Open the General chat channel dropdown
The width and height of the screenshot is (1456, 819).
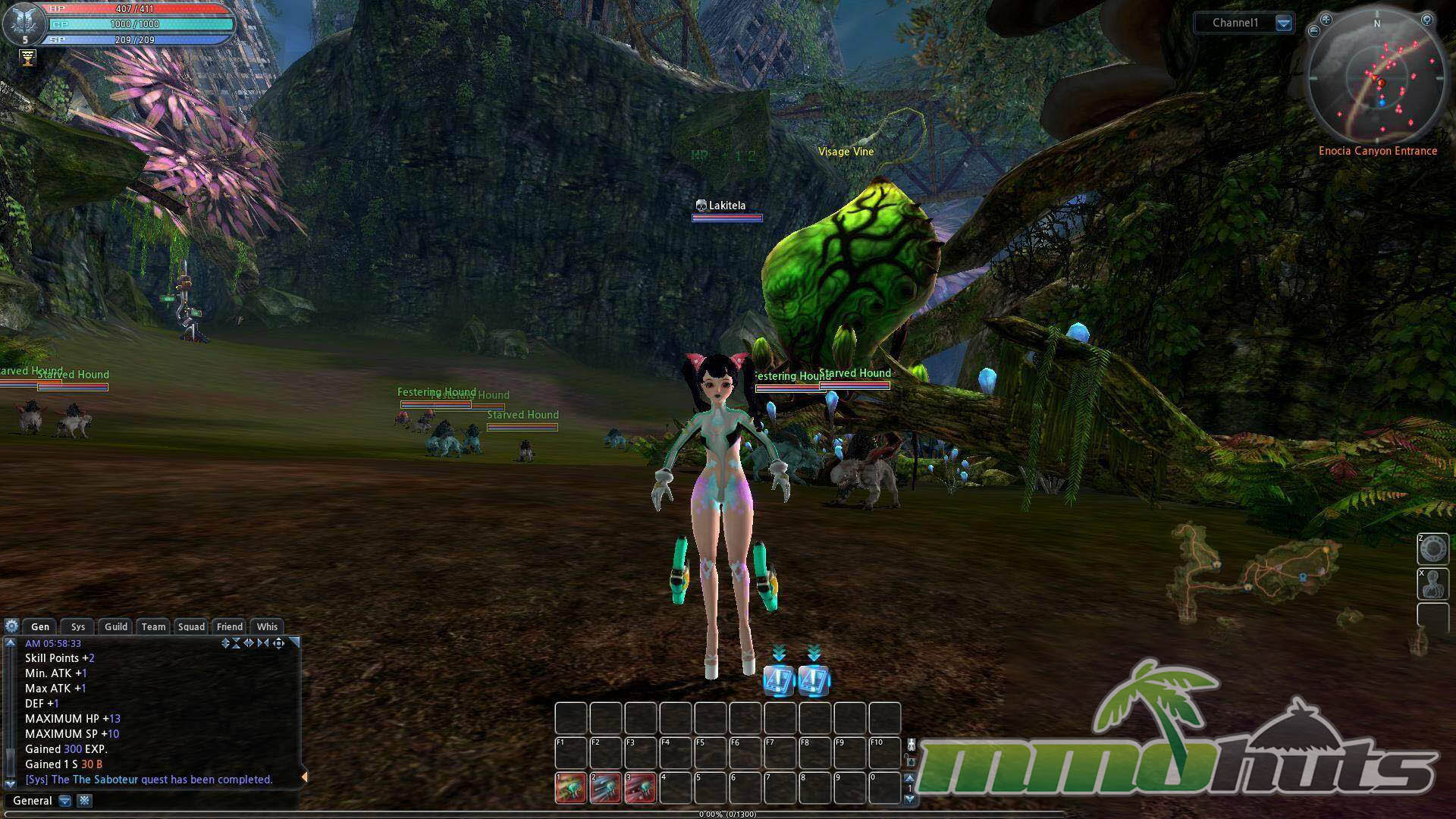click(65, 801)
